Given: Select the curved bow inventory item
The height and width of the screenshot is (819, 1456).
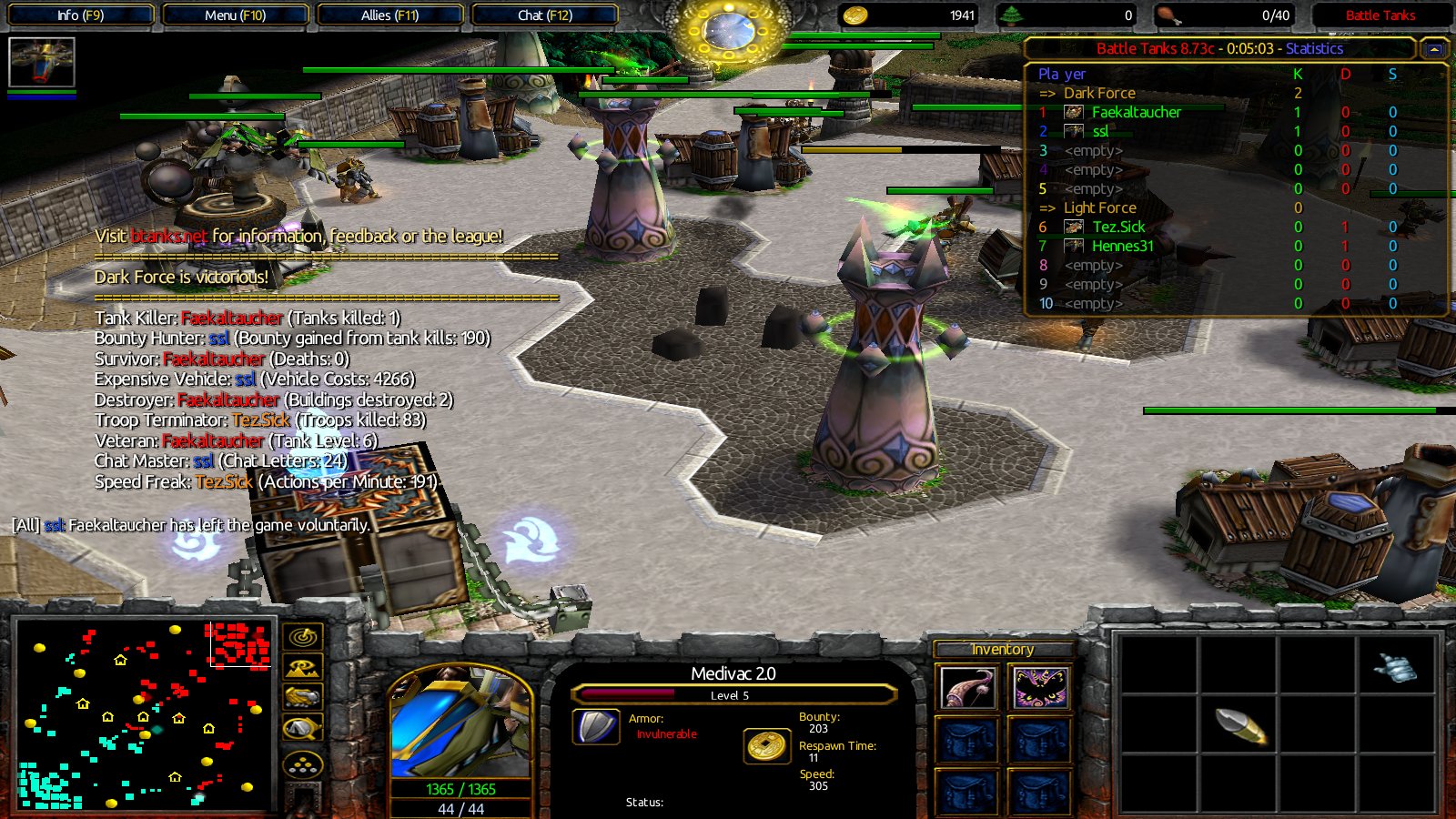Looking at the screenshot, I should click(967, 688).
